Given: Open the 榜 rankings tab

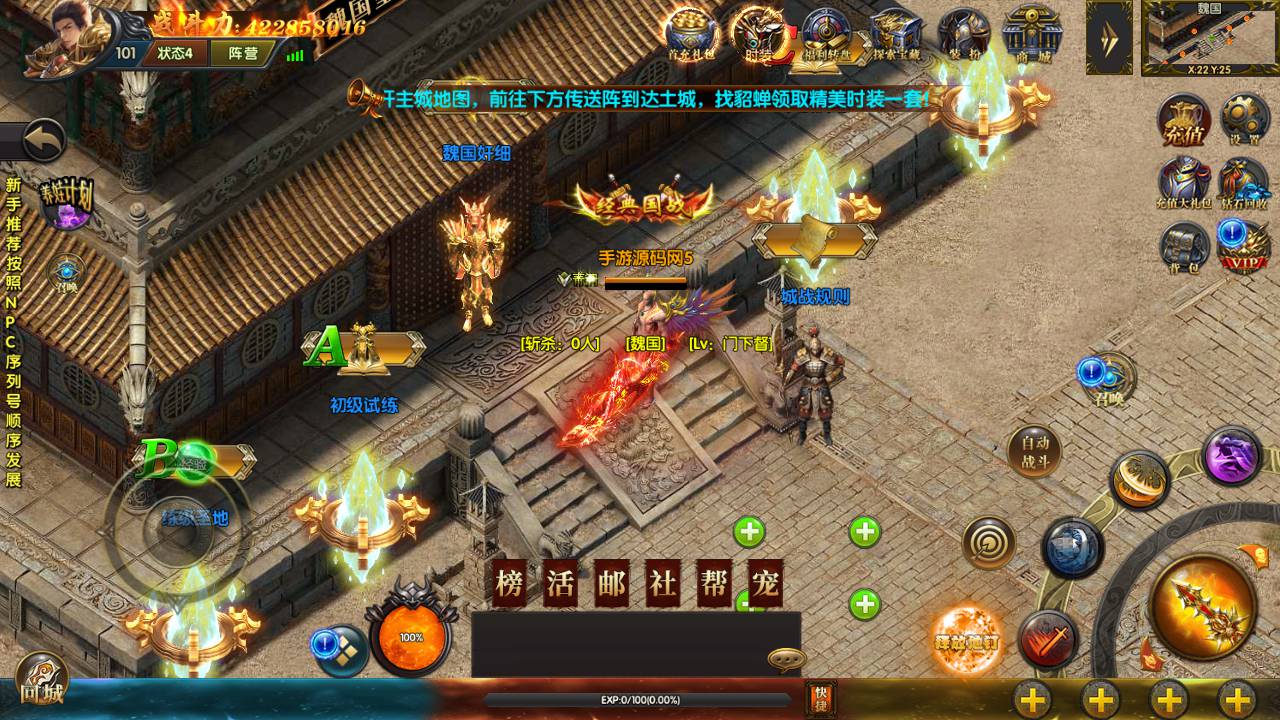Looking at the screenshot, I should point(509,585).
